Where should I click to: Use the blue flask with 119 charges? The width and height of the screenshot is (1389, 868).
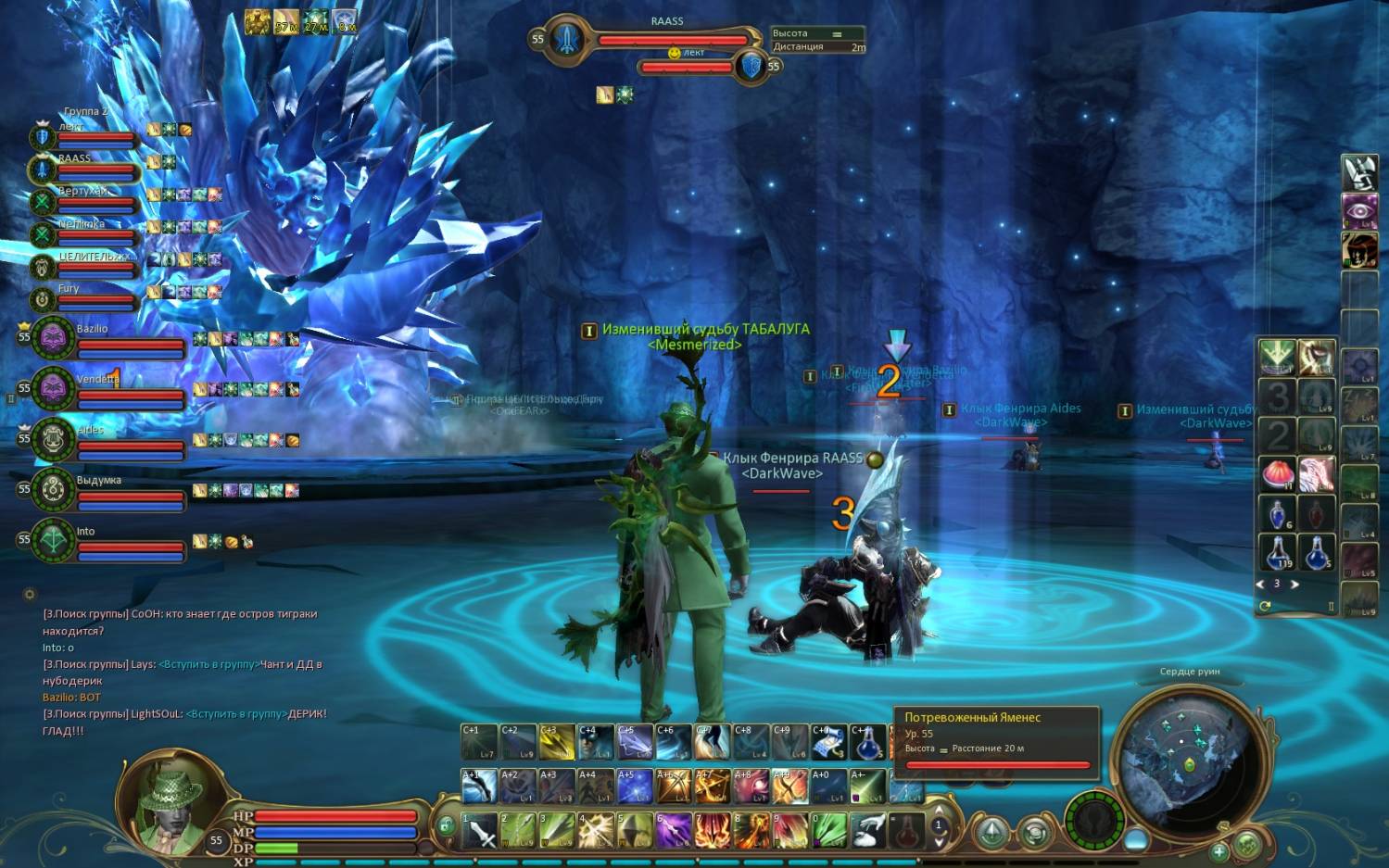click(x=1278, y=553)
